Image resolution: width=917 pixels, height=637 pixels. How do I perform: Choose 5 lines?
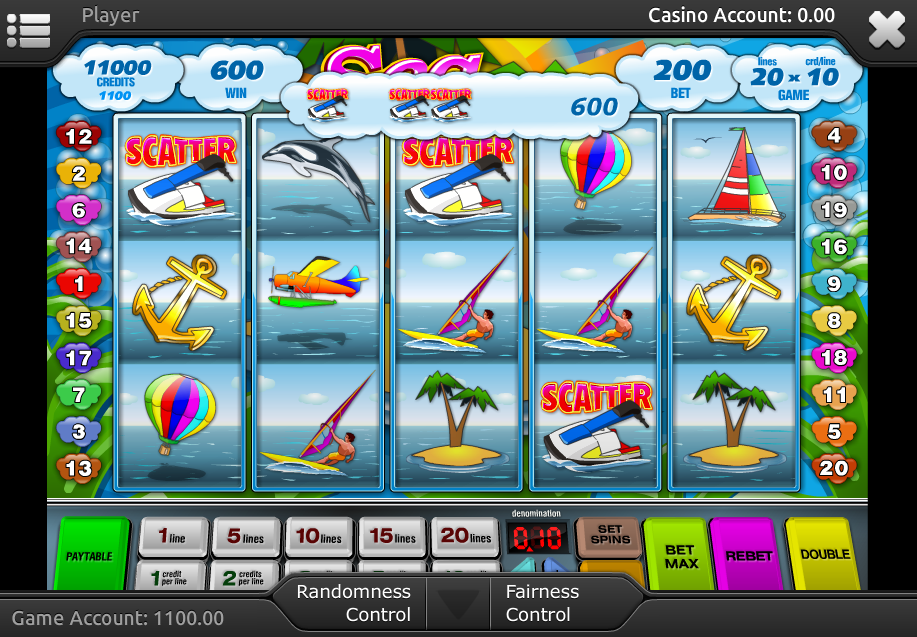[246, 537]
